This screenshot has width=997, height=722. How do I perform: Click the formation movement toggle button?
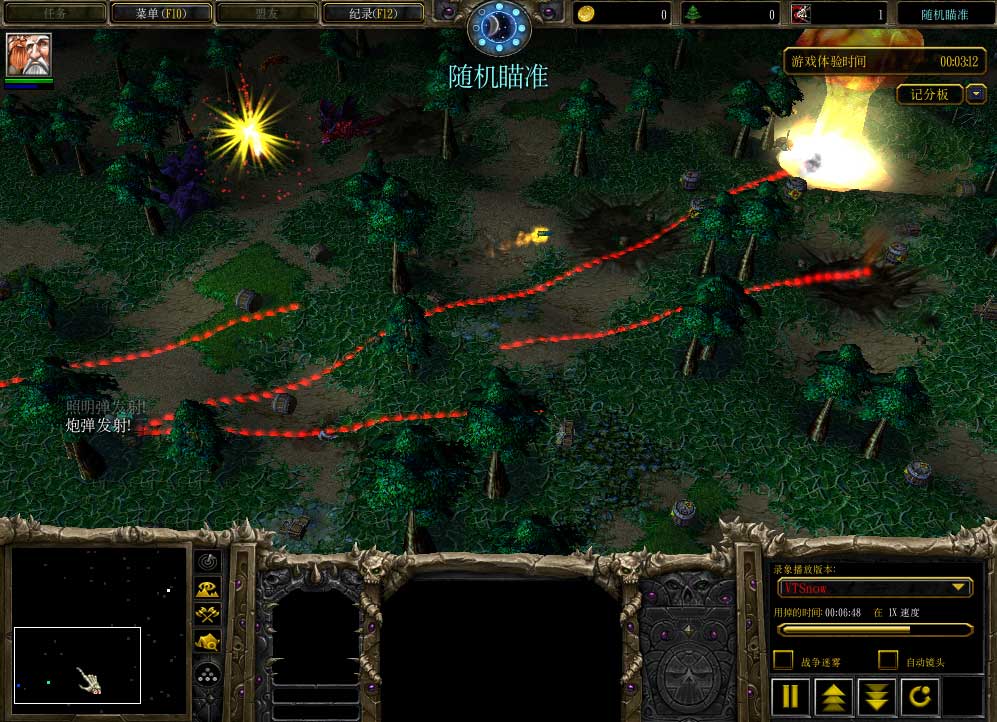tap(208, 675)
